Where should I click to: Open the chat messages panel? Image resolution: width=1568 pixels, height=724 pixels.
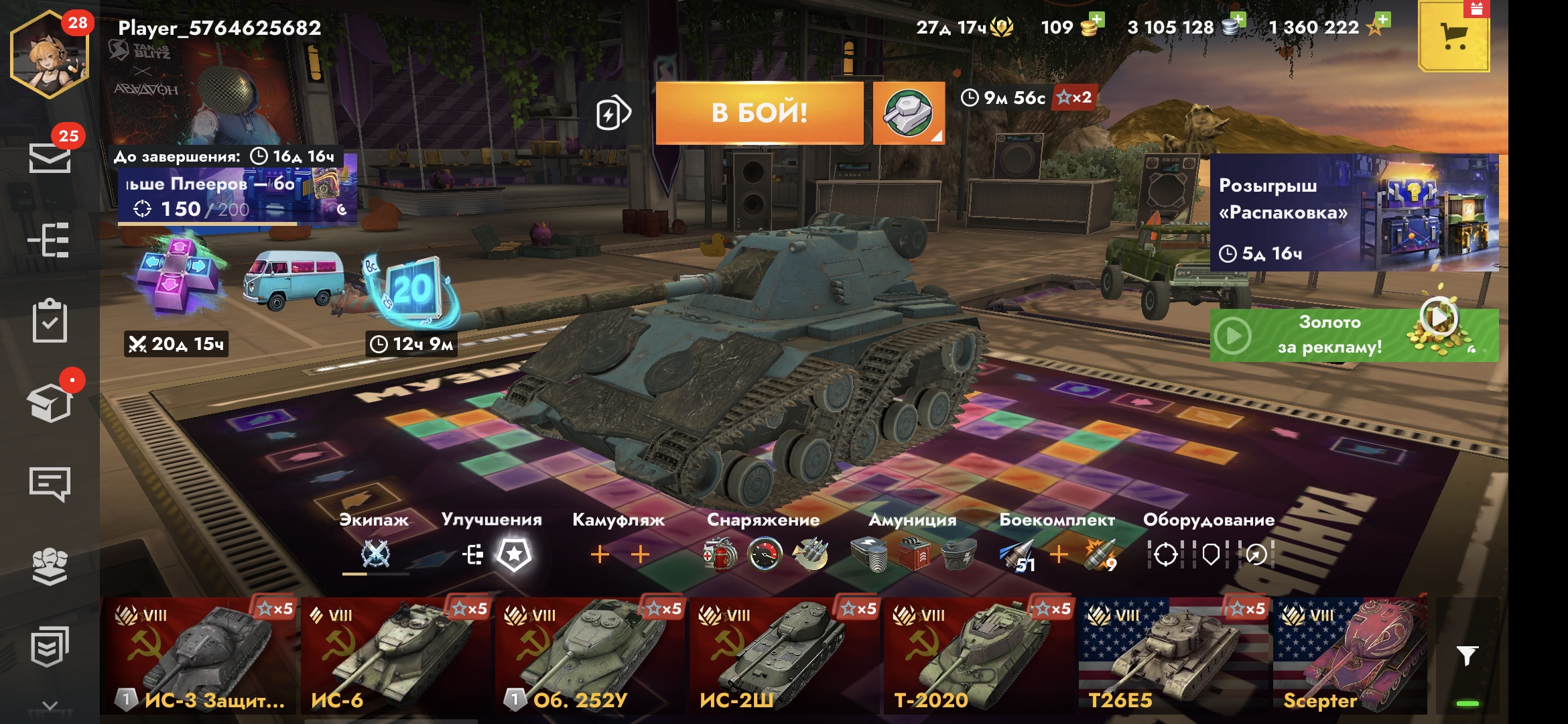[x=50, y=483]
